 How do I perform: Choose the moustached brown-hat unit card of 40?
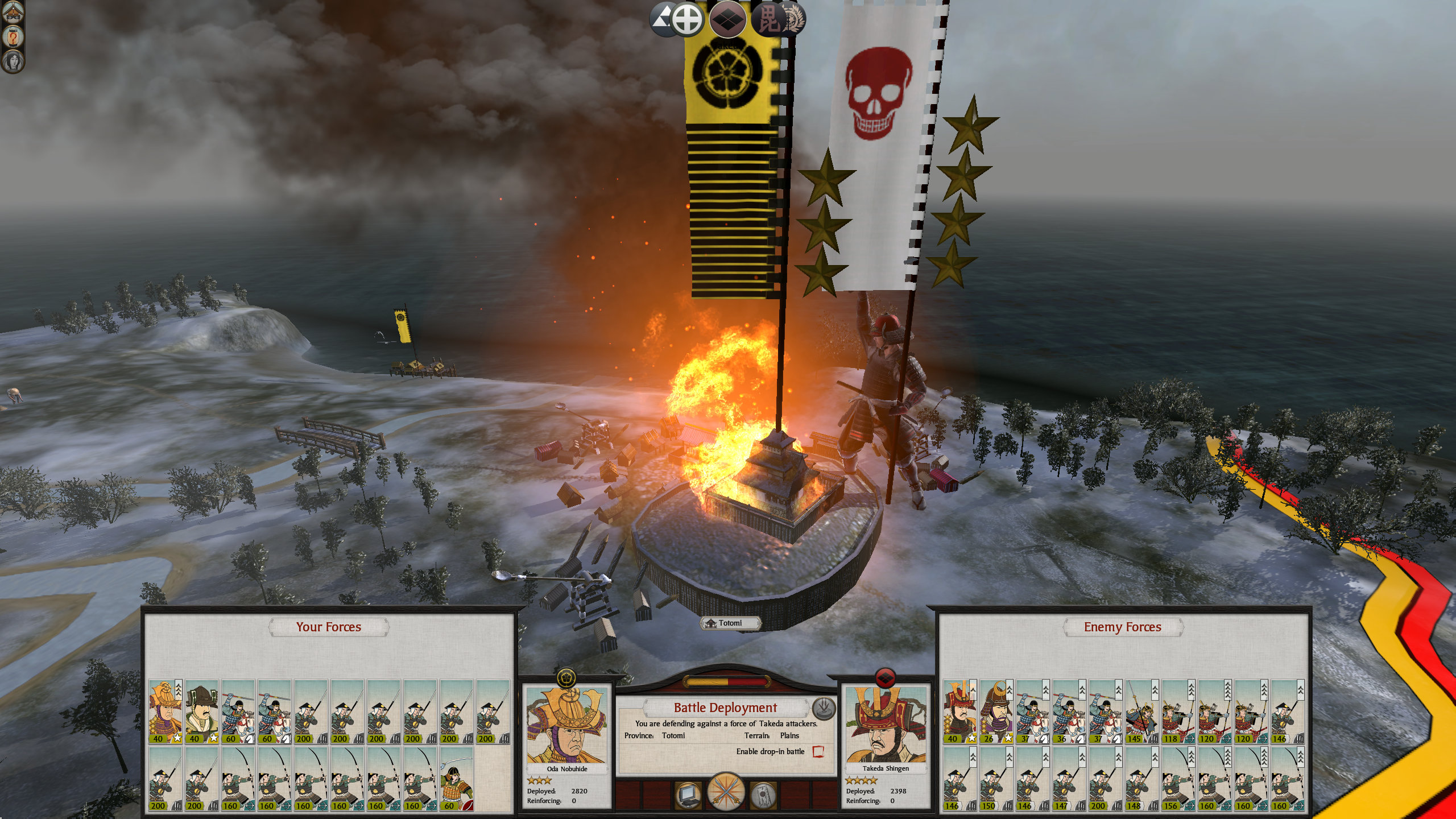(x=201, y=712)
